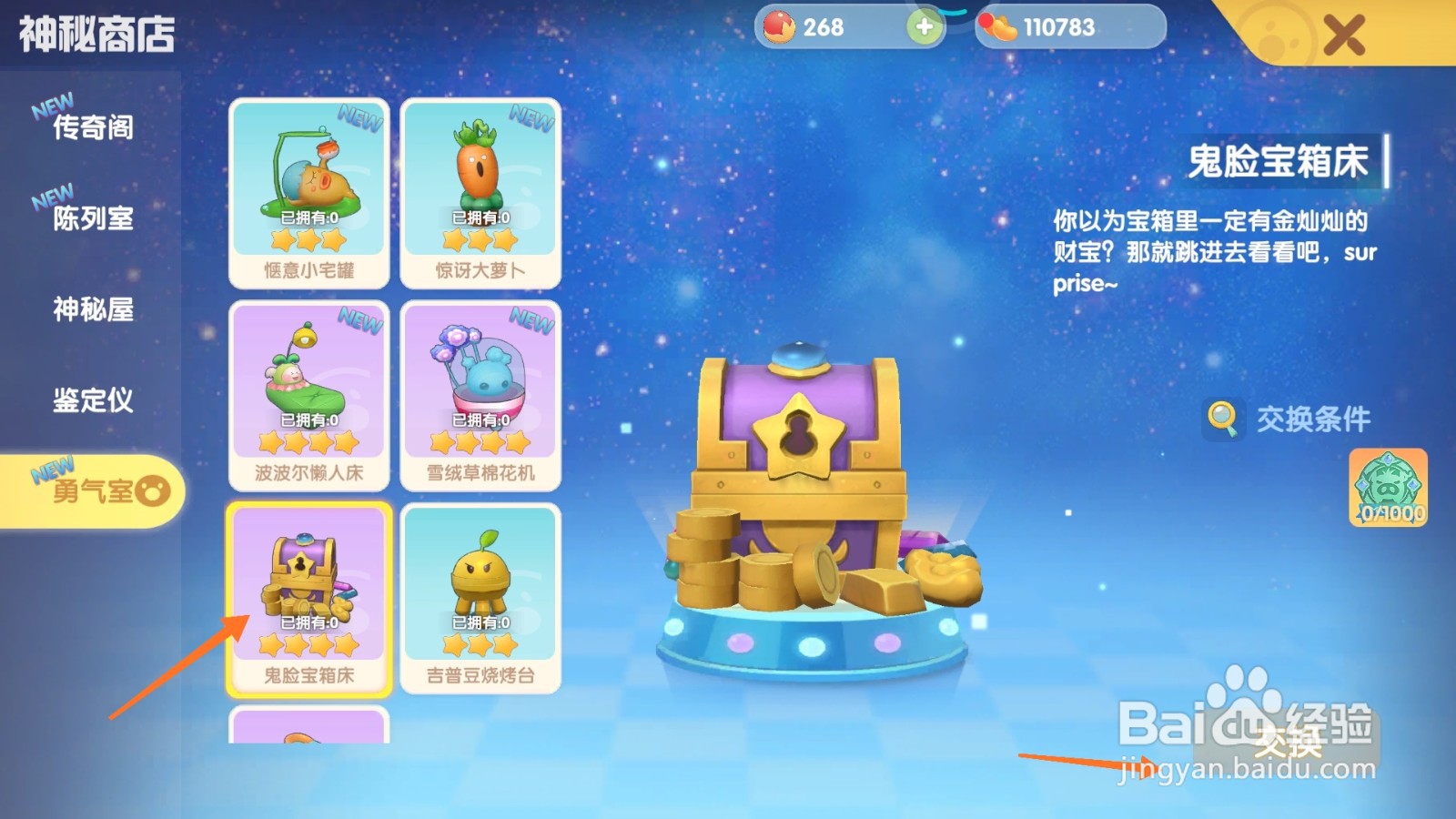Tap the green plus to buy more gems

924,27
